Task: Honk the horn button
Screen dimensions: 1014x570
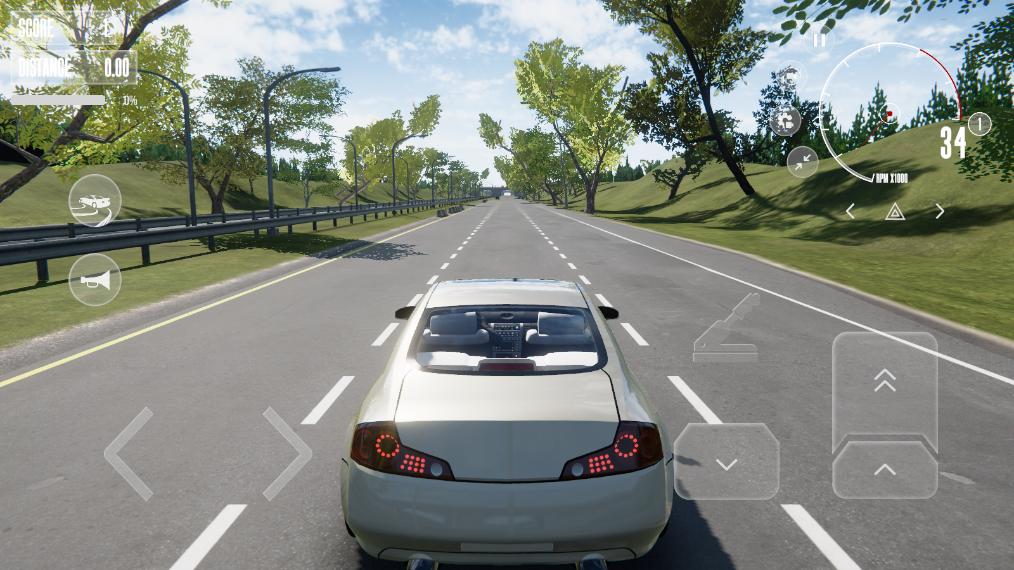Action: [95, 279]
